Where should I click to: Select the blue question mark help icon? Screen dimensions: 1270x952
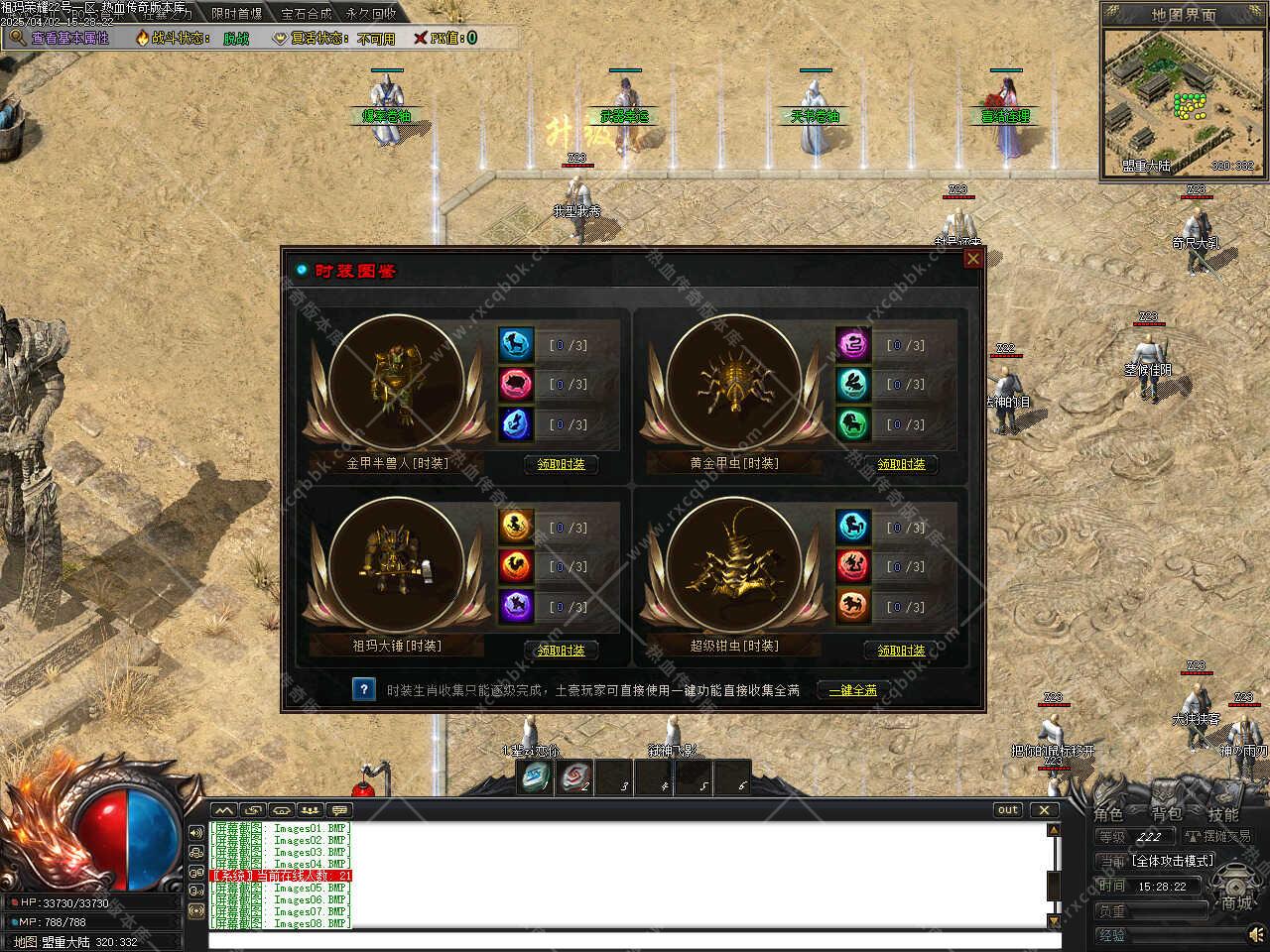tap(364, 689)
